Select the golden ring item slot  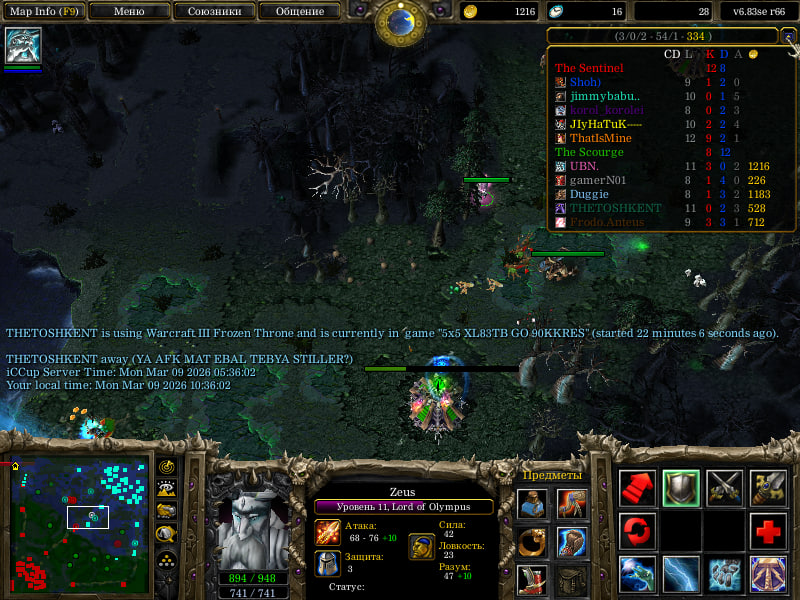[532, 542]
